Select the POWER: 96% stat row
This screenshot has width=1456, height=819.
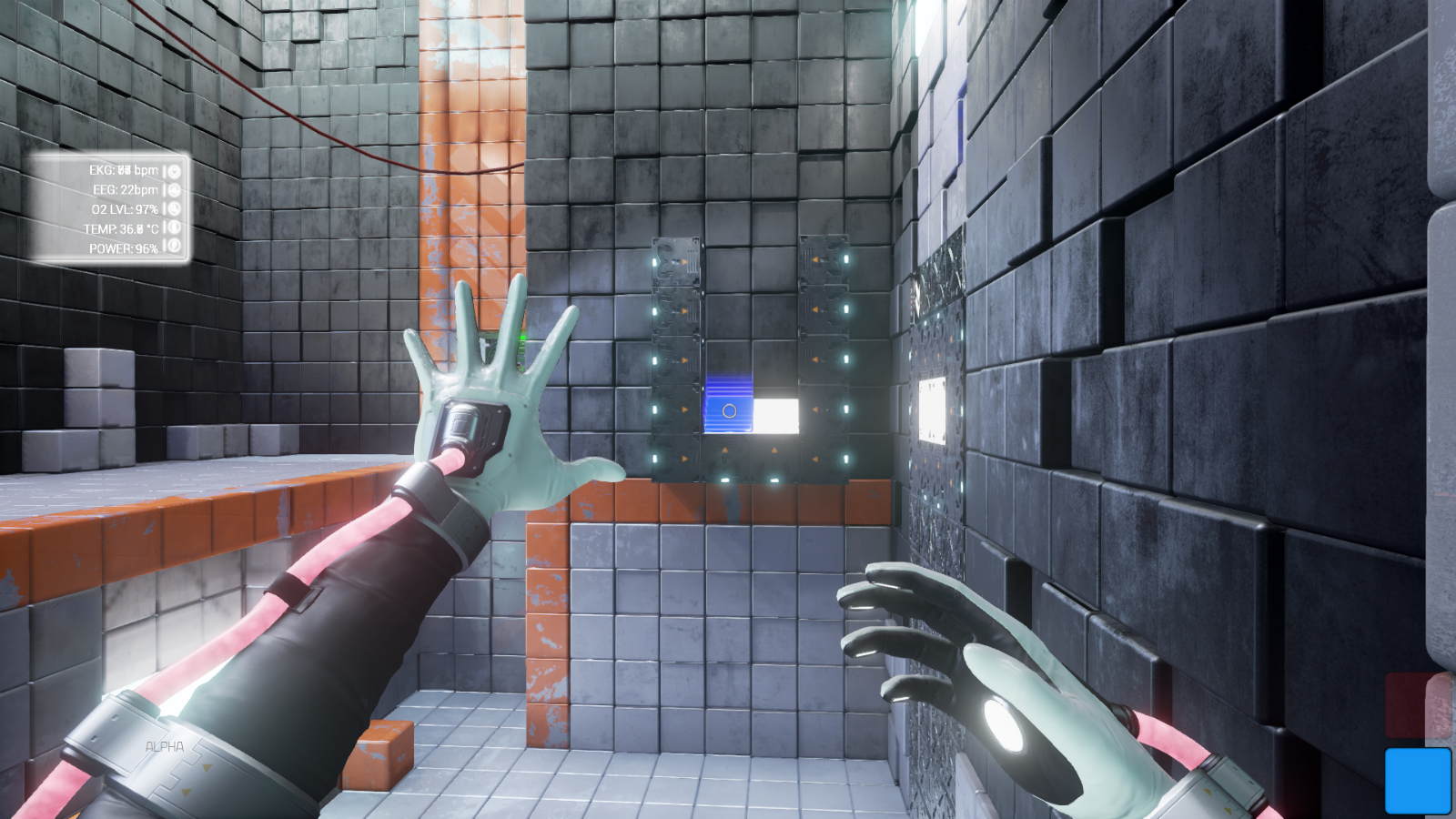pos(123,248)
